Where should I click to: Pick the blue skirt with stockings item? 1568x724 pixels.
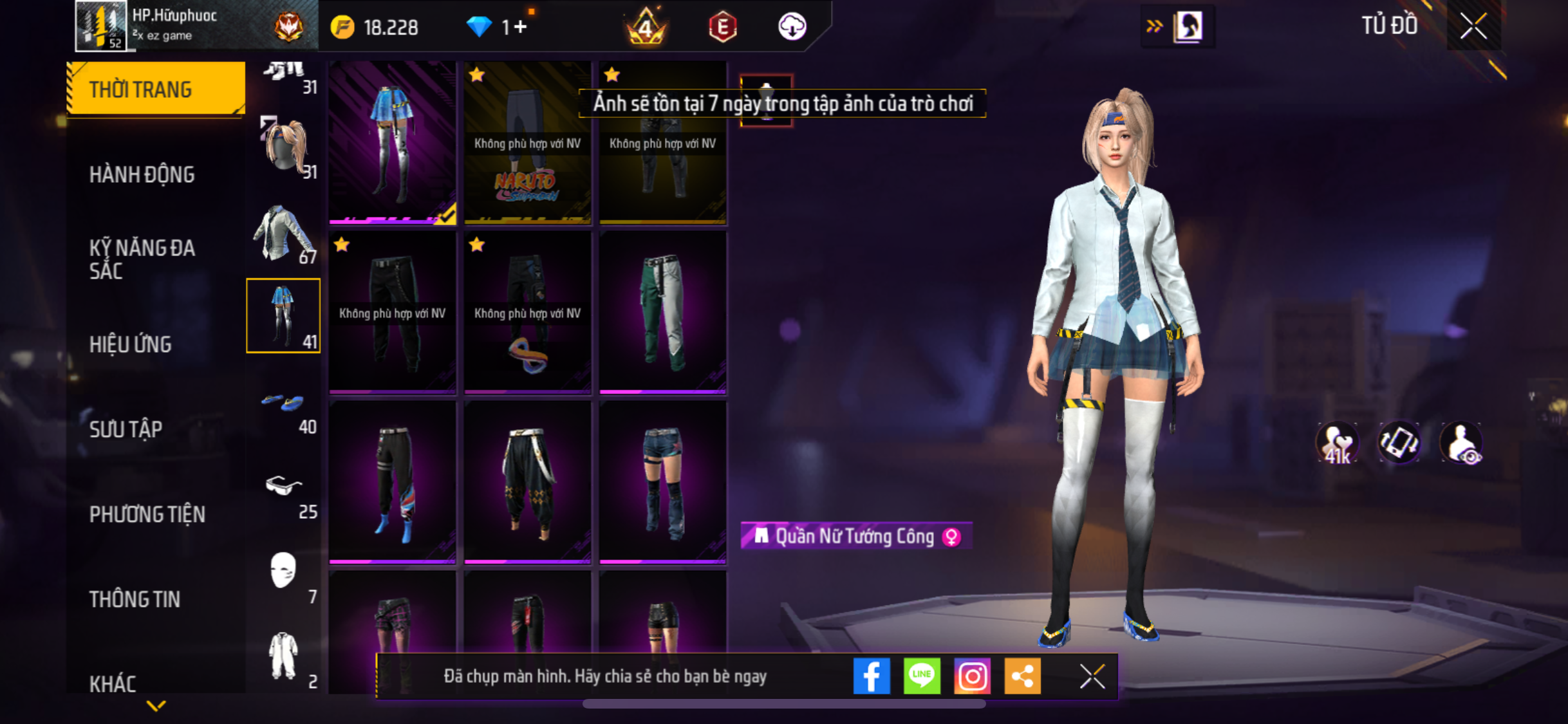tap(392, 142)
